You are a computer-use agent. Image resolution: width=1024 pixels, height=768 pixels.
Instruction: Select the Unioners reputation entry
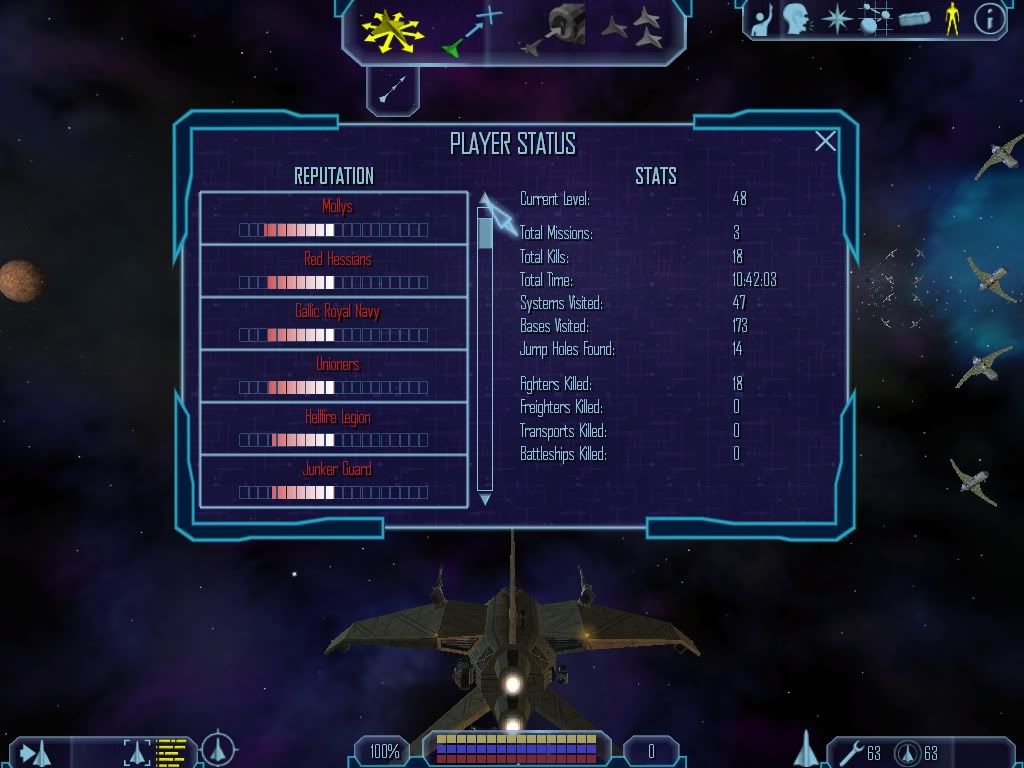point(334,375)
